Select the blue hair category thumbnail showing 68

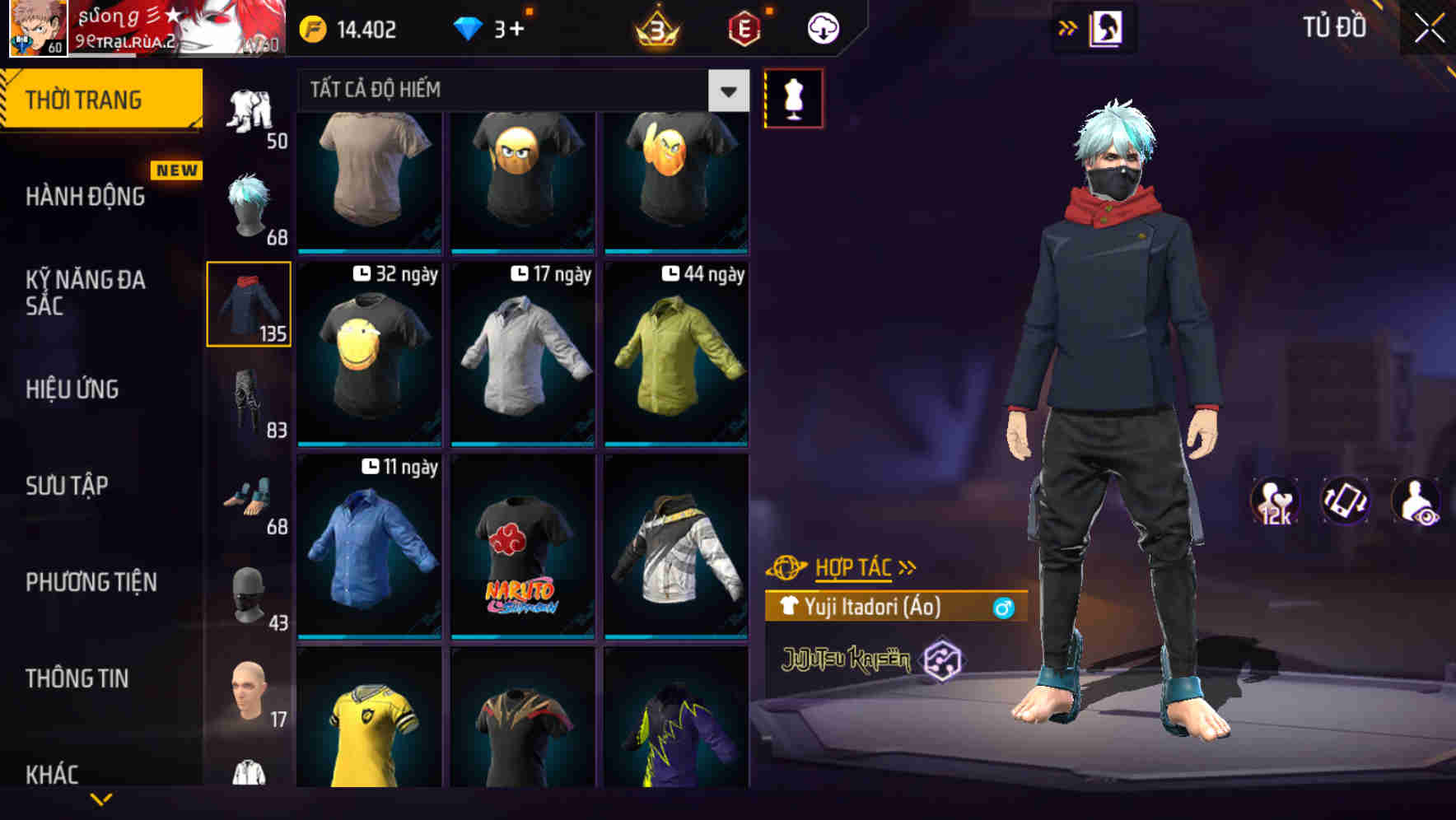[x=249, y=207]
